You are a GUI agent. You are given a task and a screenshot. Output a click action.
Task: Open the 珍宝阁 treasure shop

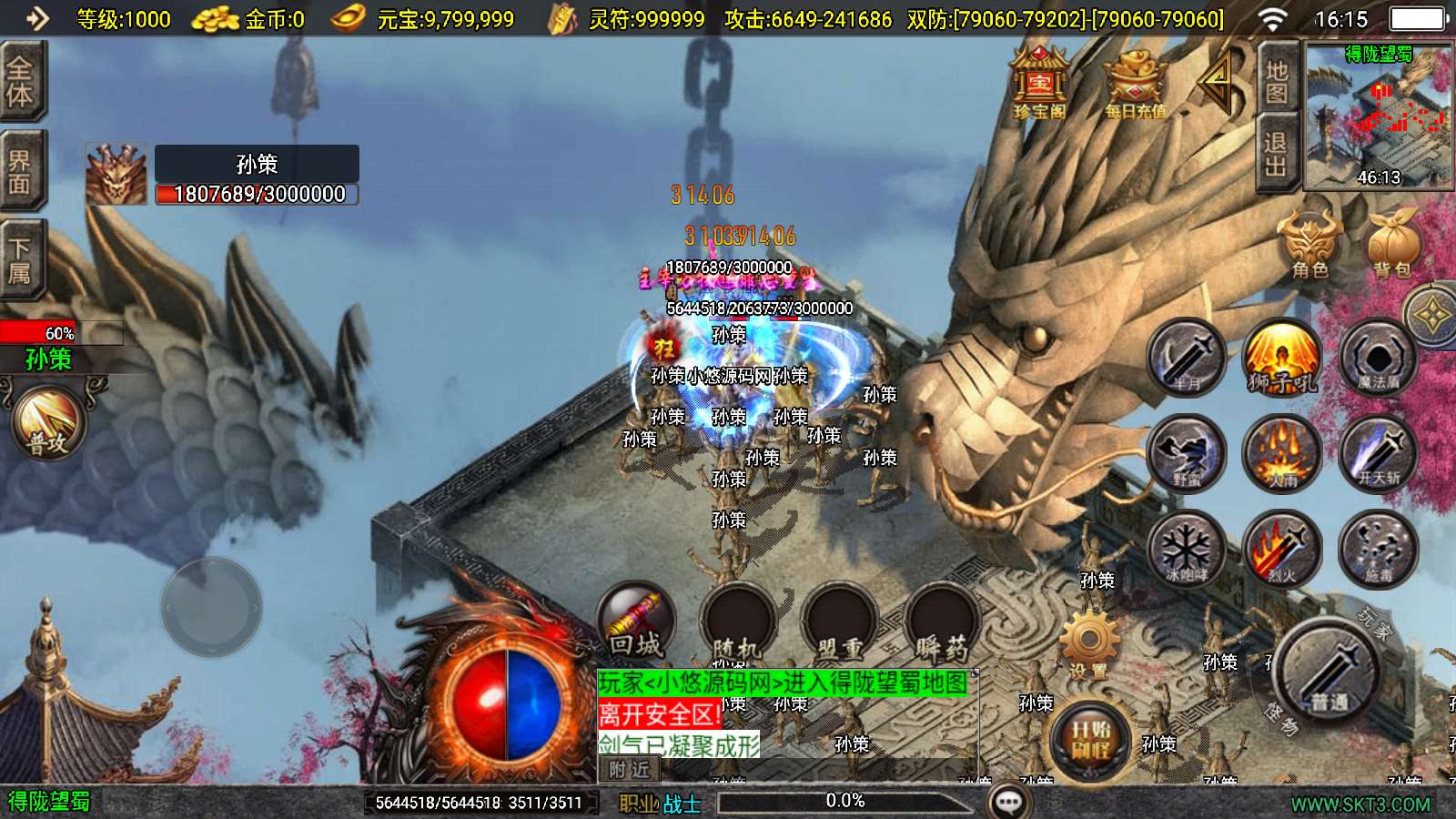click(1039, 84)
